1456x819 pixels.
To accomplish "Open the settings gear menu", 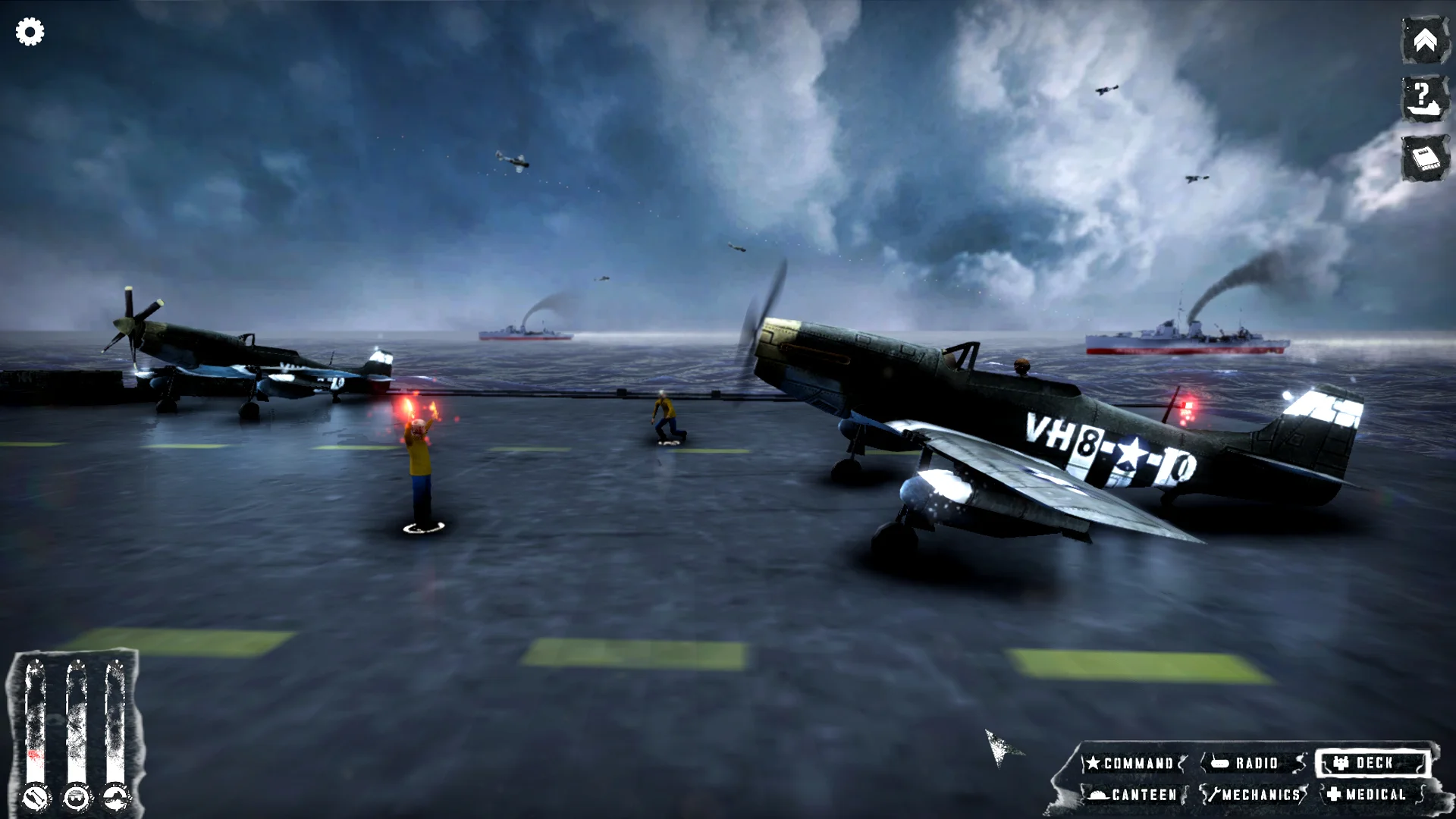I will tap(28, 32).
